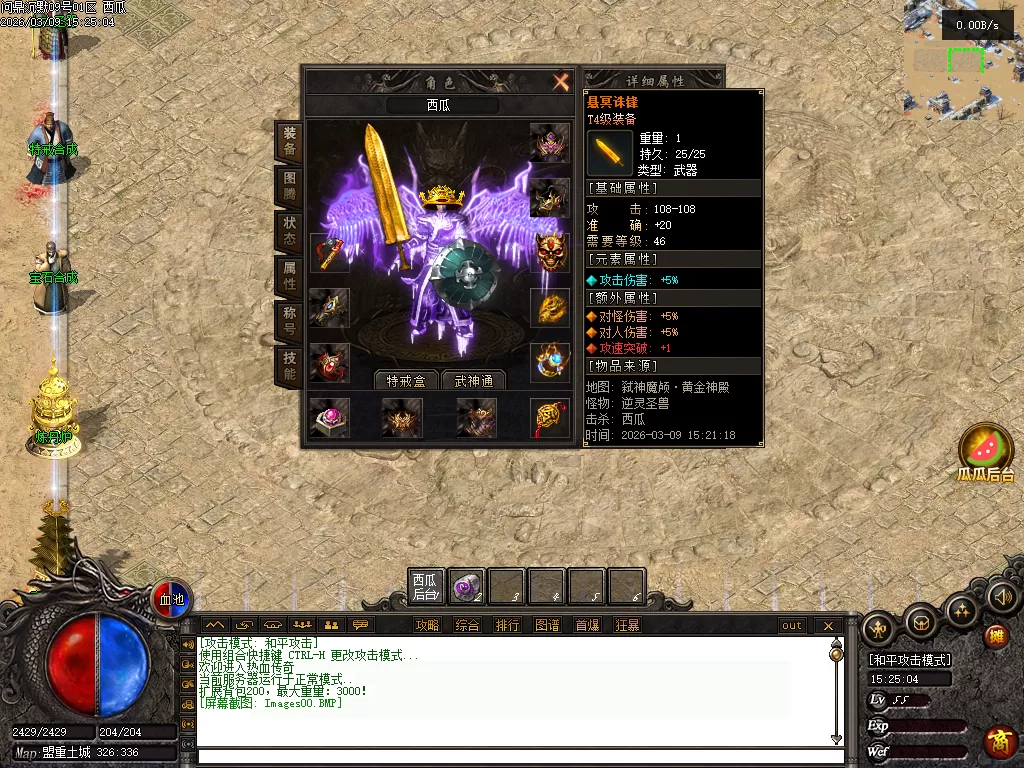Open the 图谱 atlas menu

tap(547, 625)
